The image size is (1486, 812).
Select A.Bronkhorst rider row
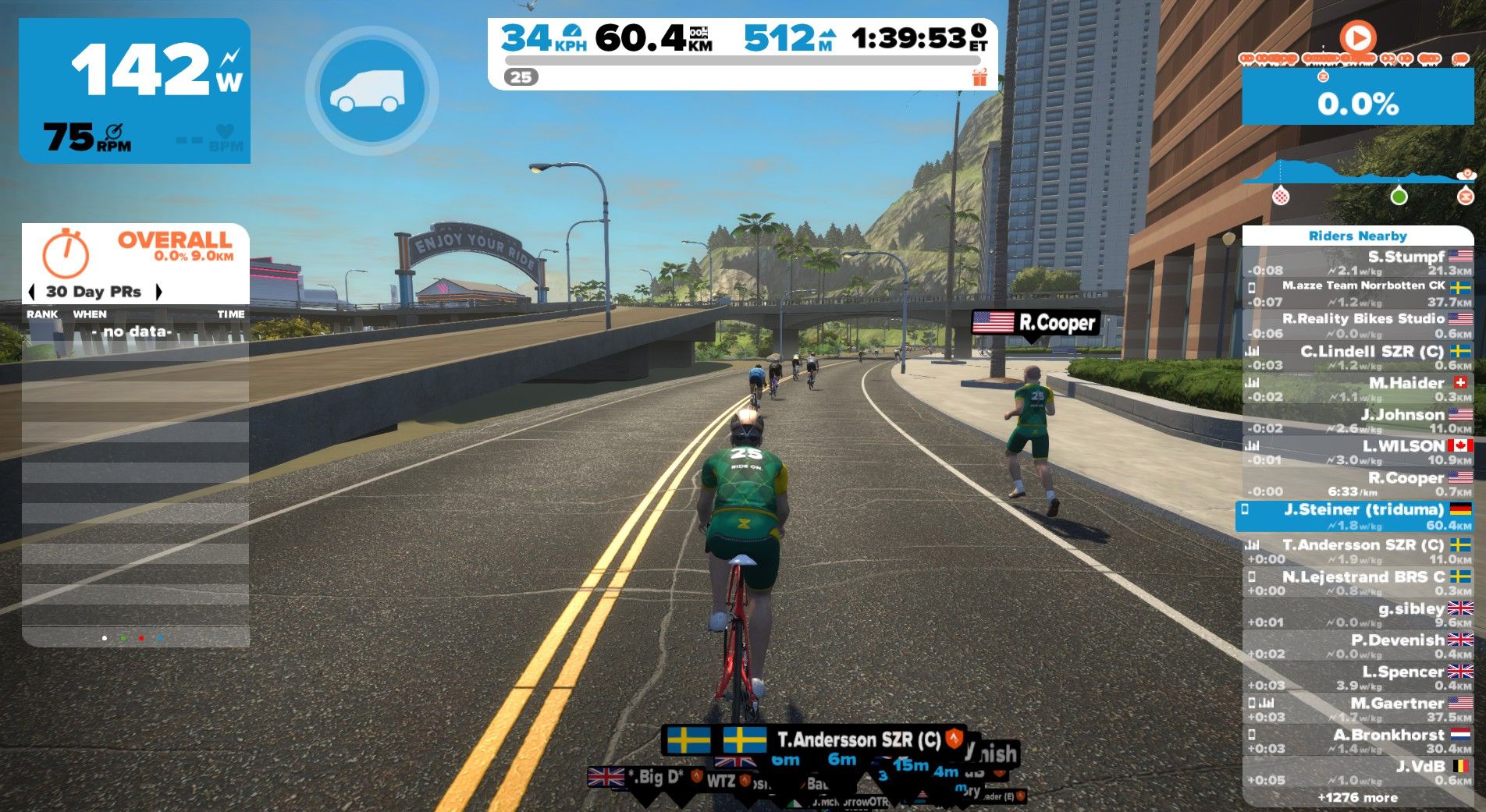pyautogui.click(x=1358, y=740)
